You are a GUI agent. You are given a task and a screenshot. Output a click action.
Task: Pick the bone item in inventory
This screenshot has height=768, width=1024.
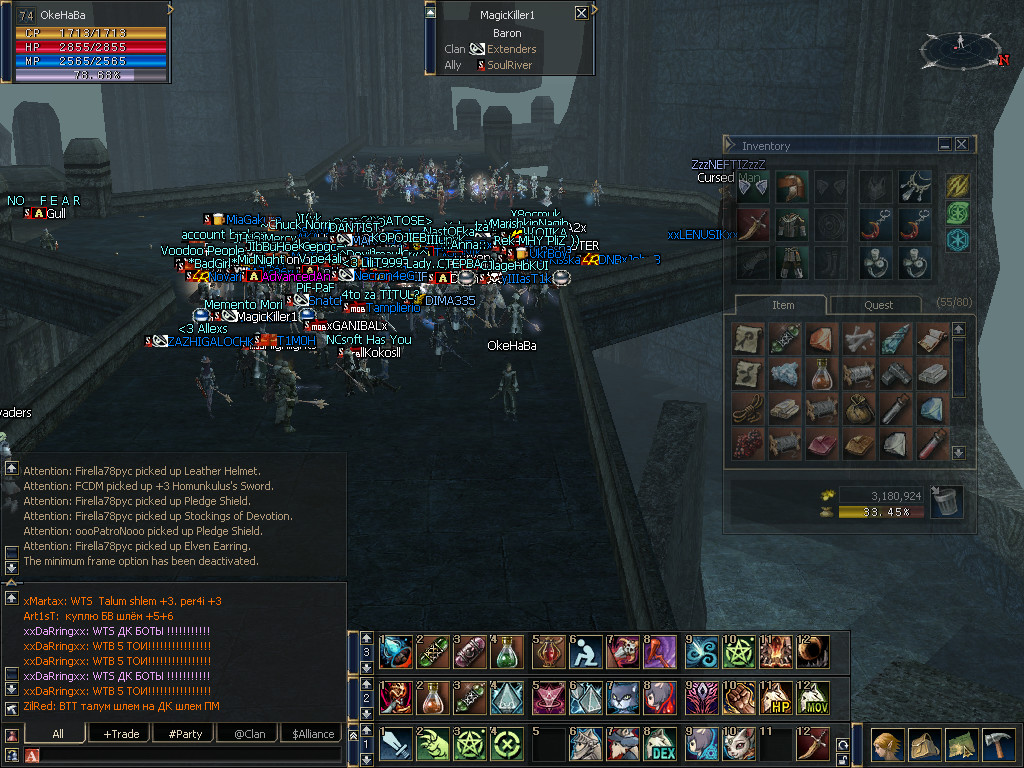click(x=859, y=339)
